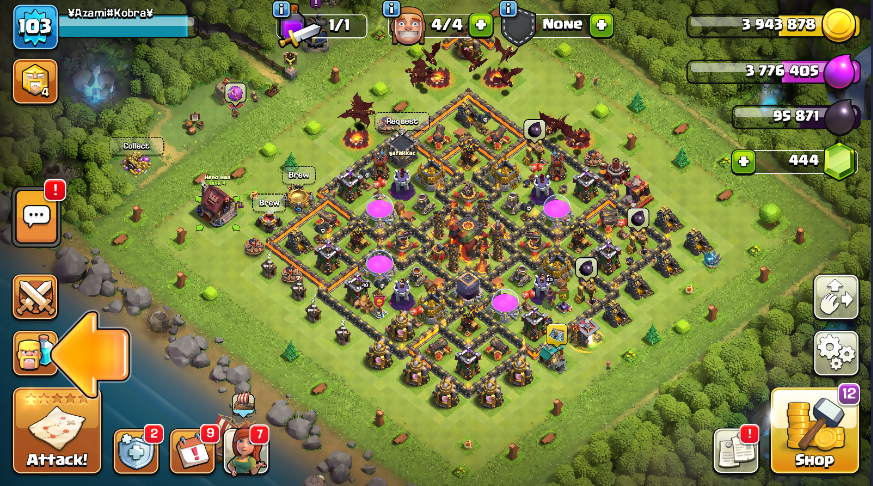Open the chat speech bubble button
This screenshot has height=486, width=873.
[35, 215]
